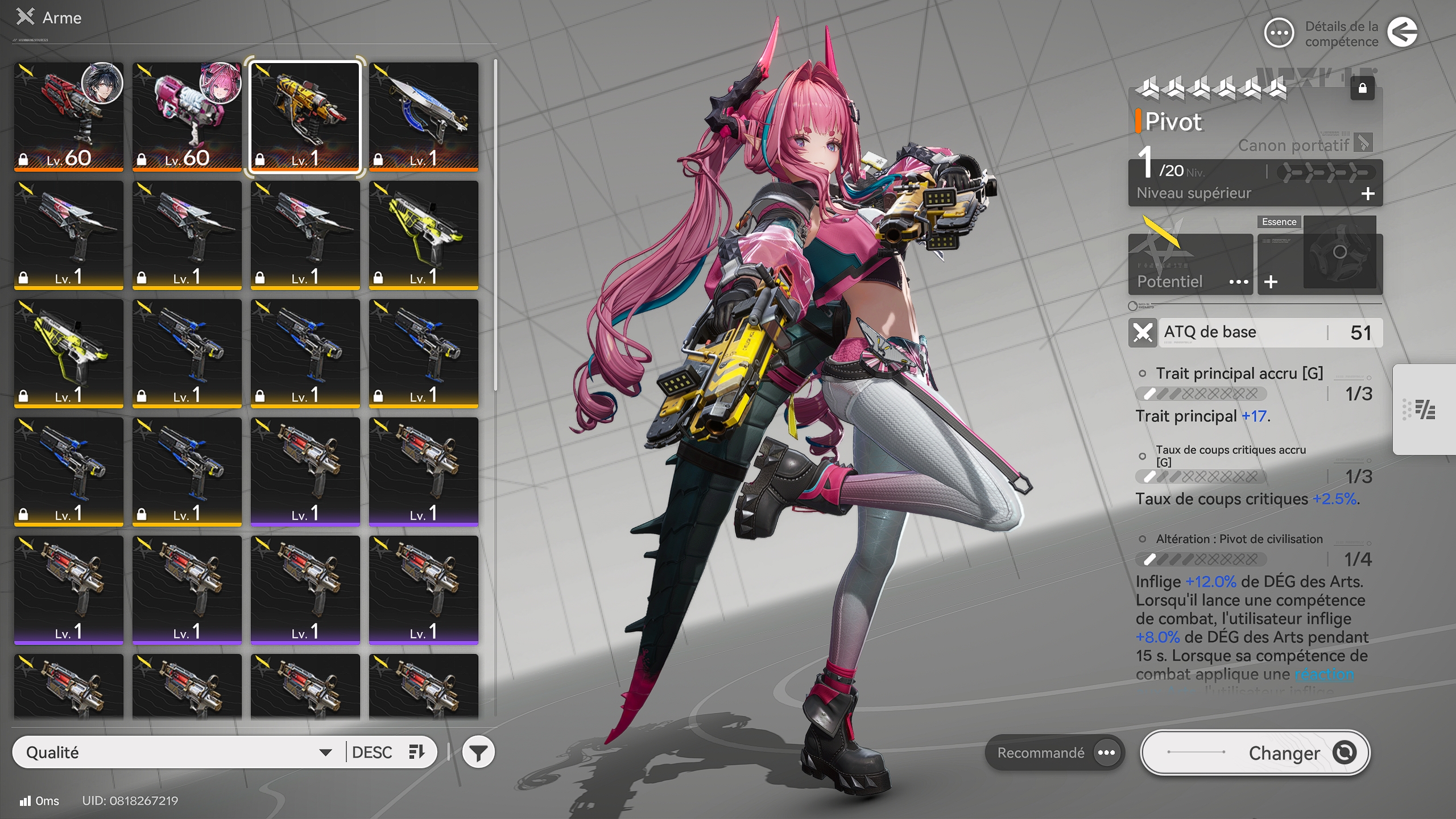1456x819 pixels.
Task: Click the Trait principal accru progress bar
Action: (1200, 393)
